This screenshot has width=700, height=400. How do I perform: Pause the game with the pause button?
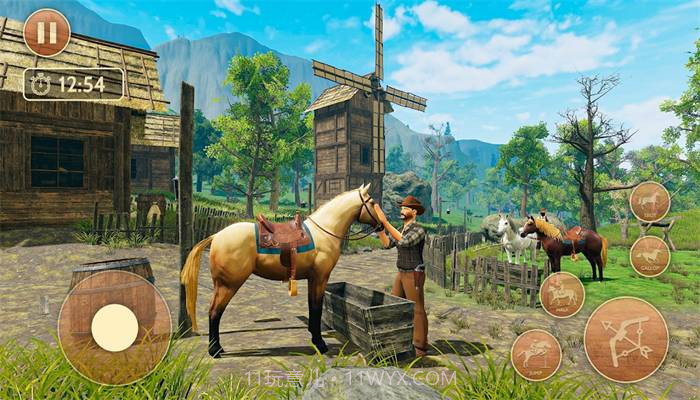coord(46,32)
